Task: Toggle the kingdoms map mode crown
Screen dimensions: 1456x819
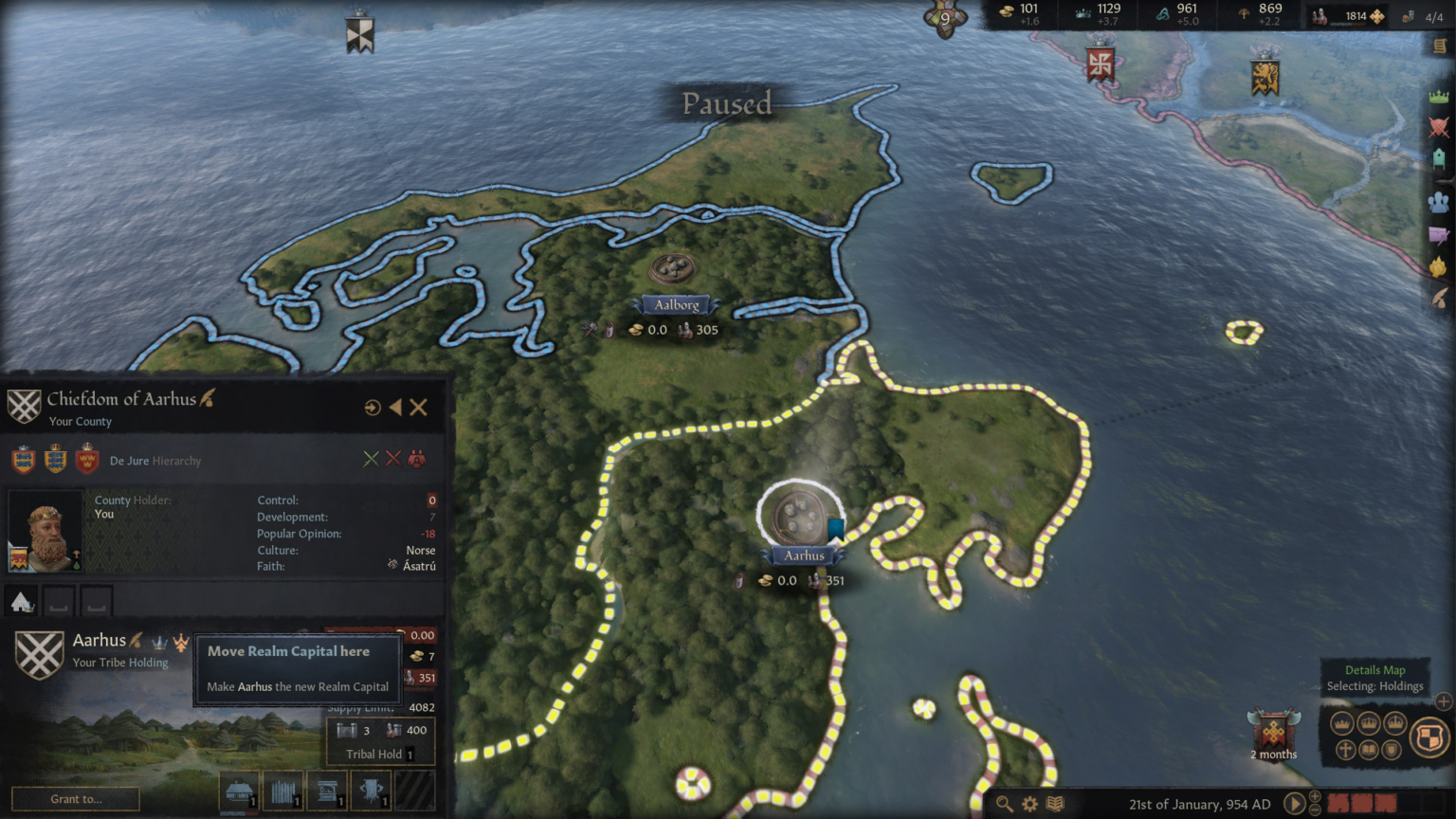Action: [1369, 723]
